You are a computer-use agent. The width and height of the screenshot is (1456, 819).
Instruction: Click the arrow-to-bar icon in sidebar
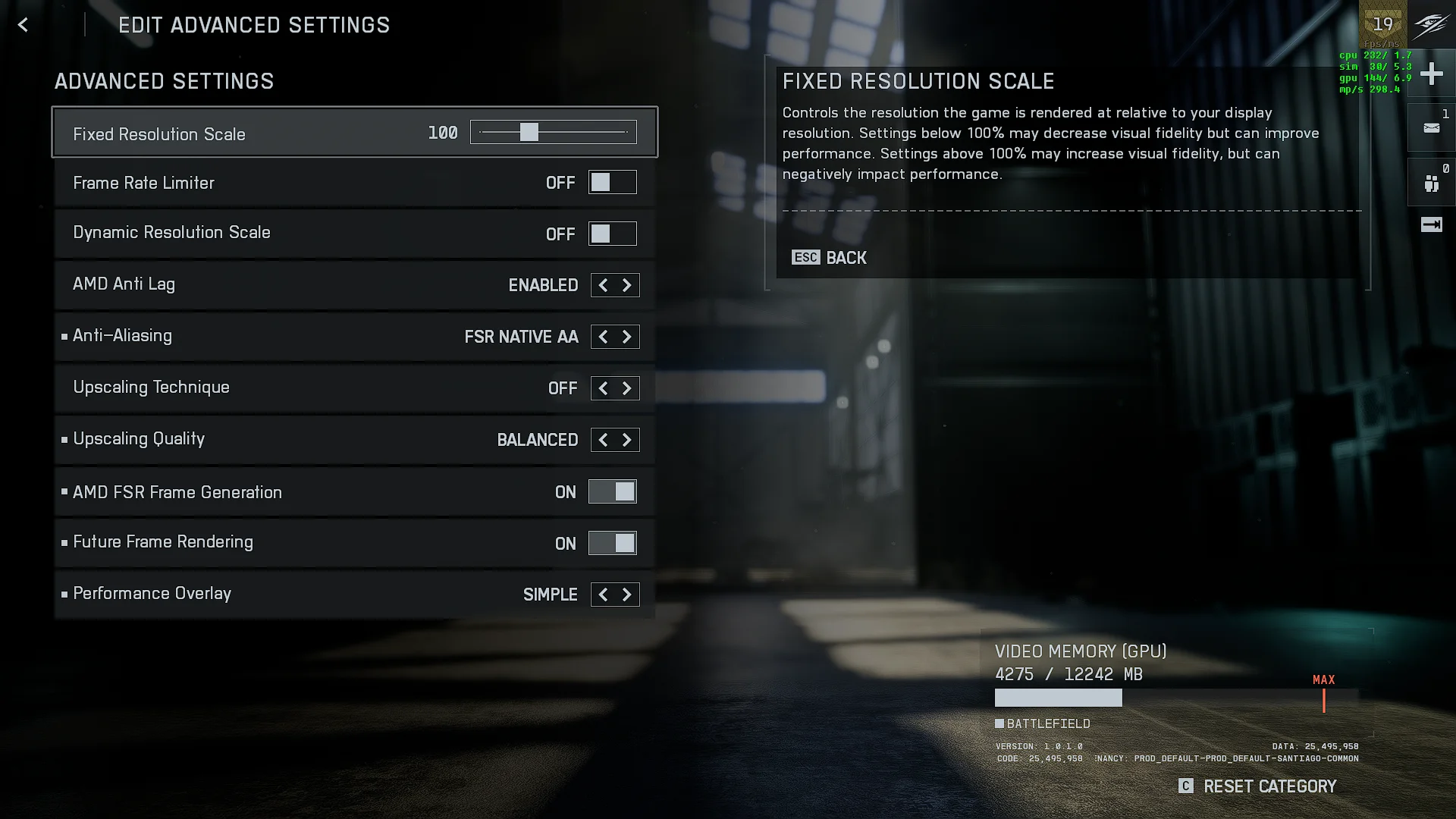(x=1431, y=224)
